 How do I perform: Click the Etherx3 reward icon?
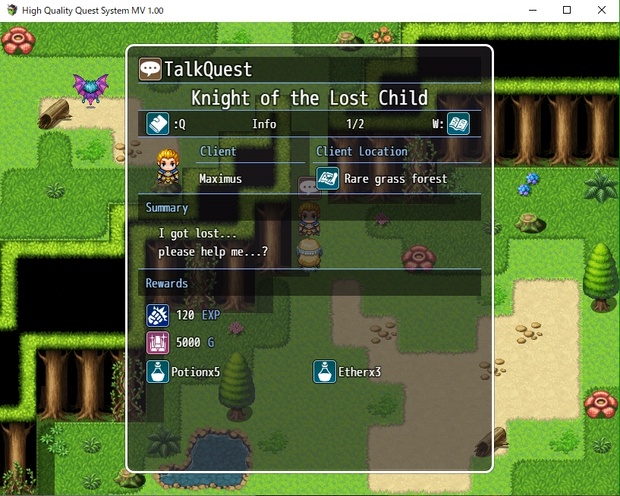[x=324, y=372]
